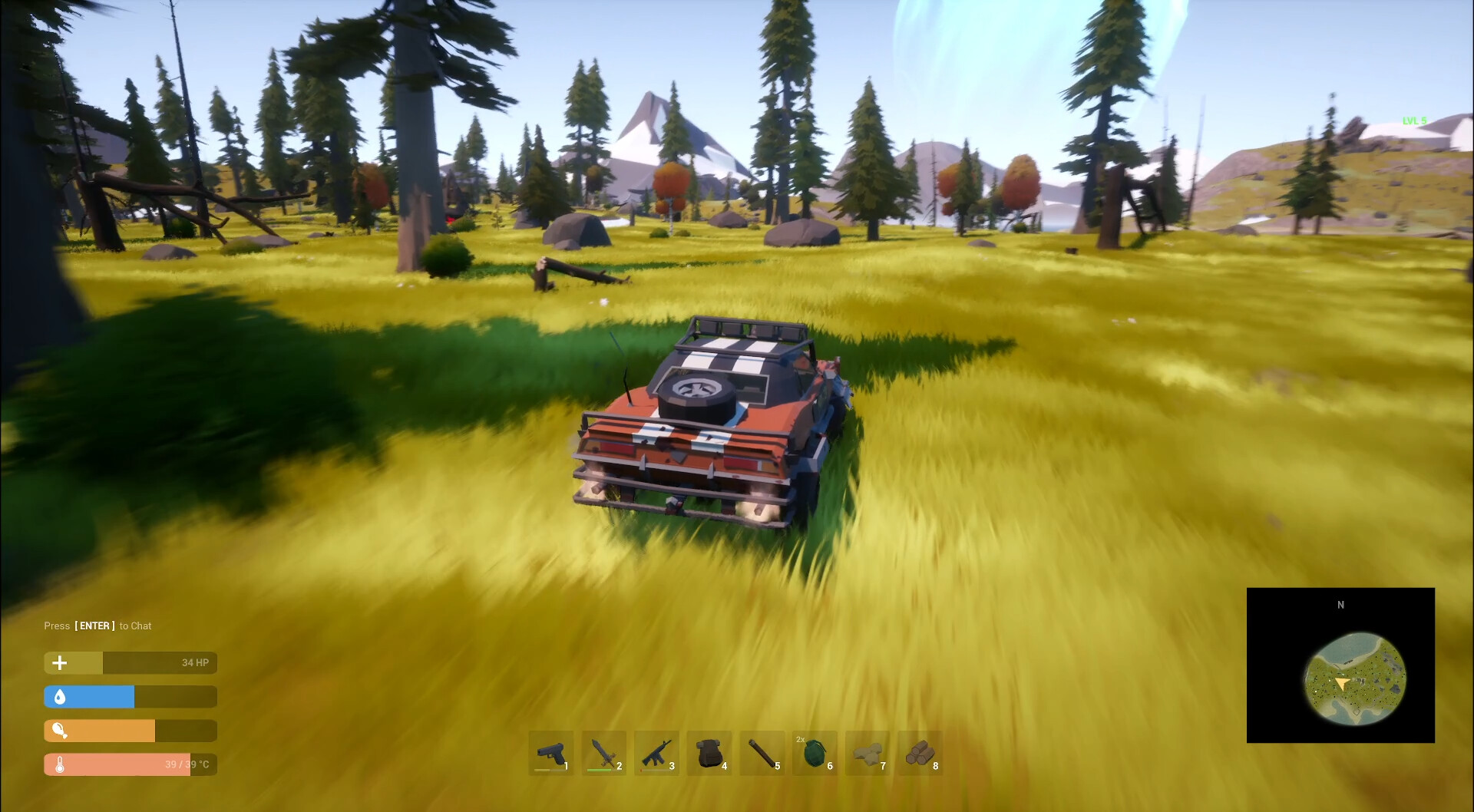Click the health cross icon on the HP bar
1474x812 pixels.
click(59, 662)
